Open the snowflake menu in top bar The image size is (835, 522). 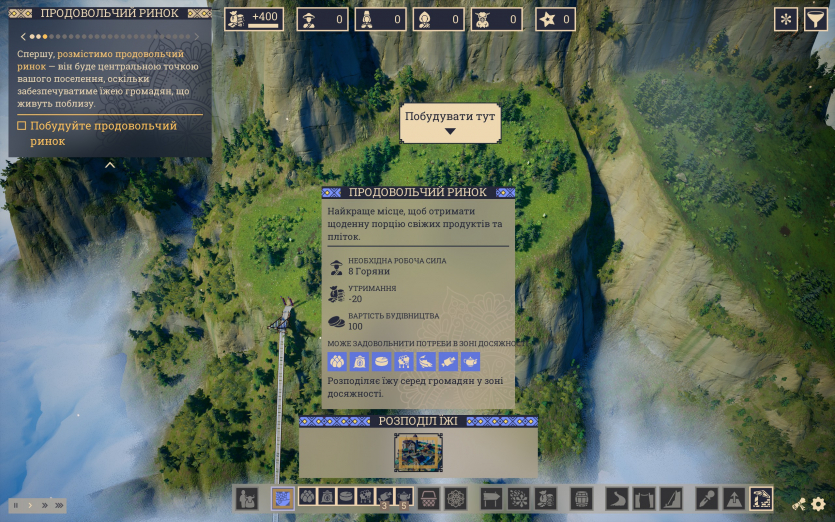coord(786,19)
